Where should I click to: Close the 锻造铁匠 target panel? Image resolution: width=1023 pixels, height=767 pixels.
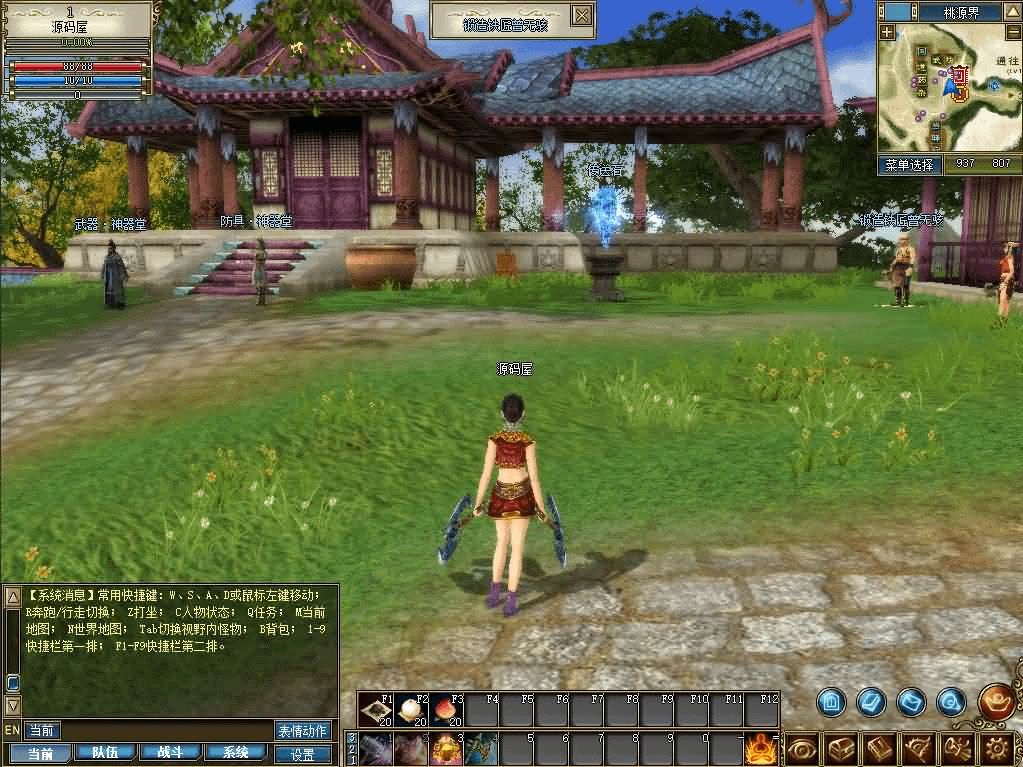[x=581, y=15]
